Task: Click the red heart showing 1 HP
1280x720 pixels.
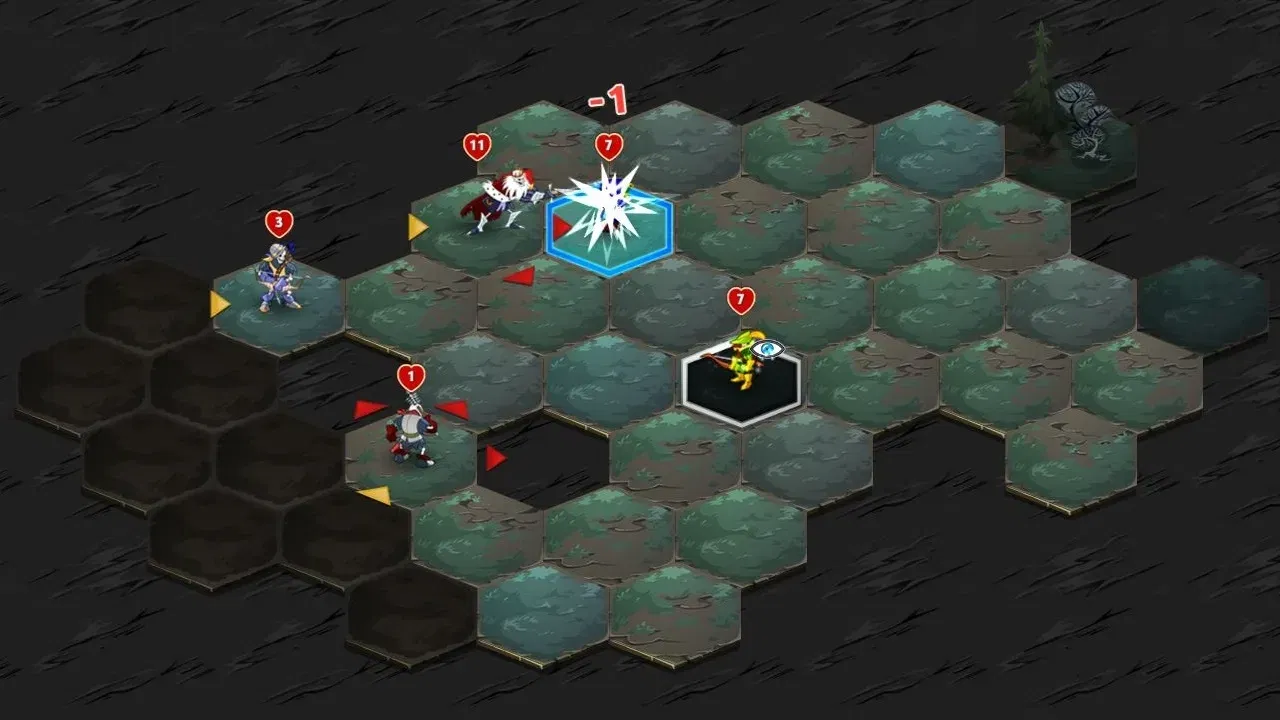Action: pos(412,376)
